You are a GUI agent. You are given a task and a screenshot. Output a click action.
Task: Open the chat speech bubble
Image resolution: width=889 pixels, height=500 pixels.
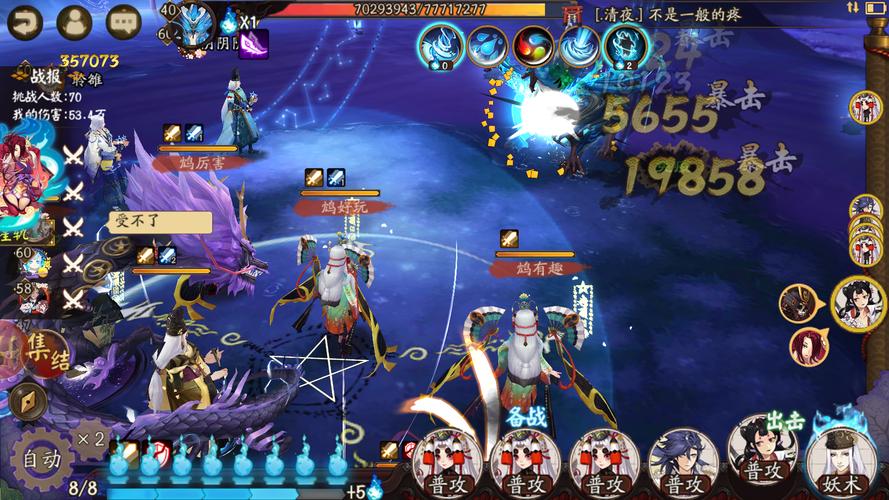pos(124,22)
